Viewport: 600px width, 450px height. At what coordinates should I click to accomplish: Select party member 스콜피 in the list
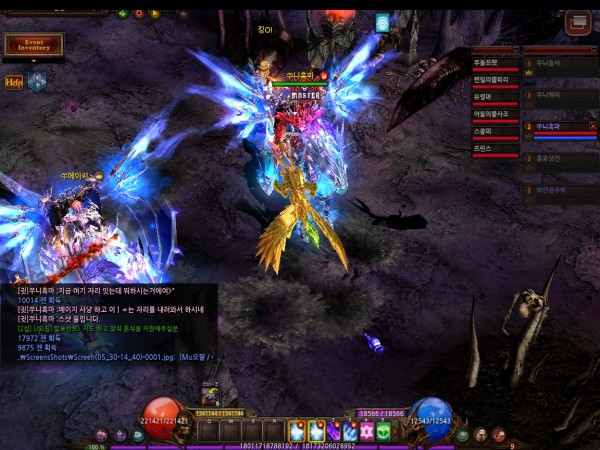494,131
